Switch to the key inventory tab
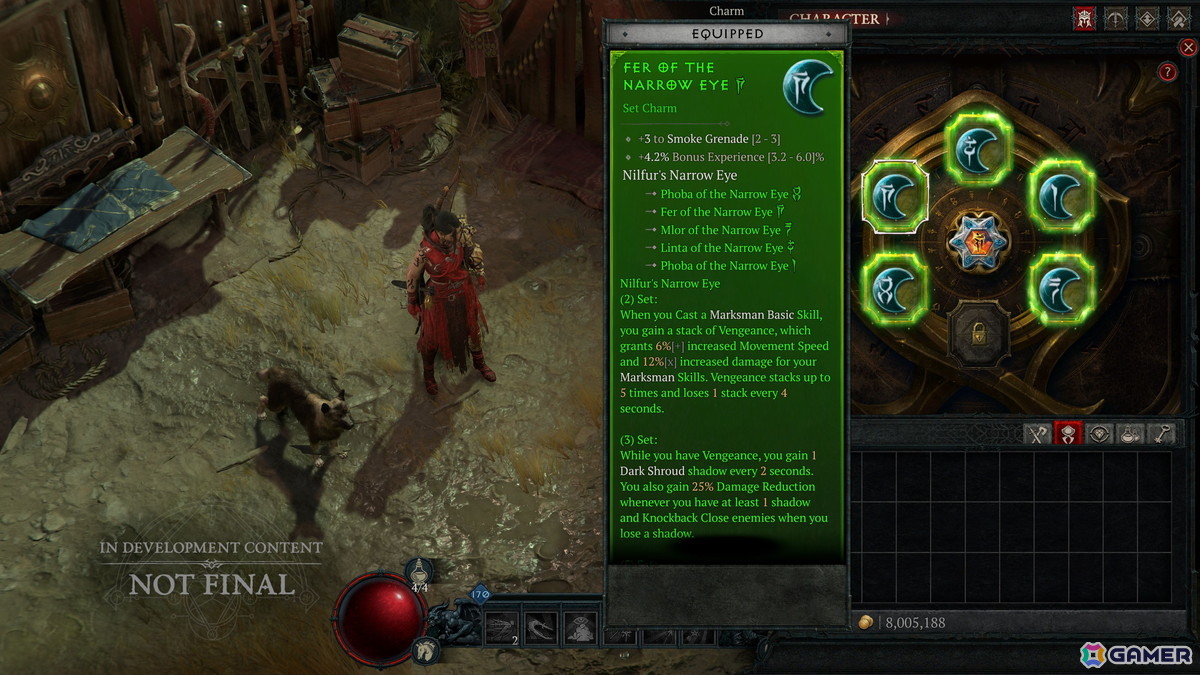Image resolution: width=1200 pixels, height=675 pixels. point(1161,434)
